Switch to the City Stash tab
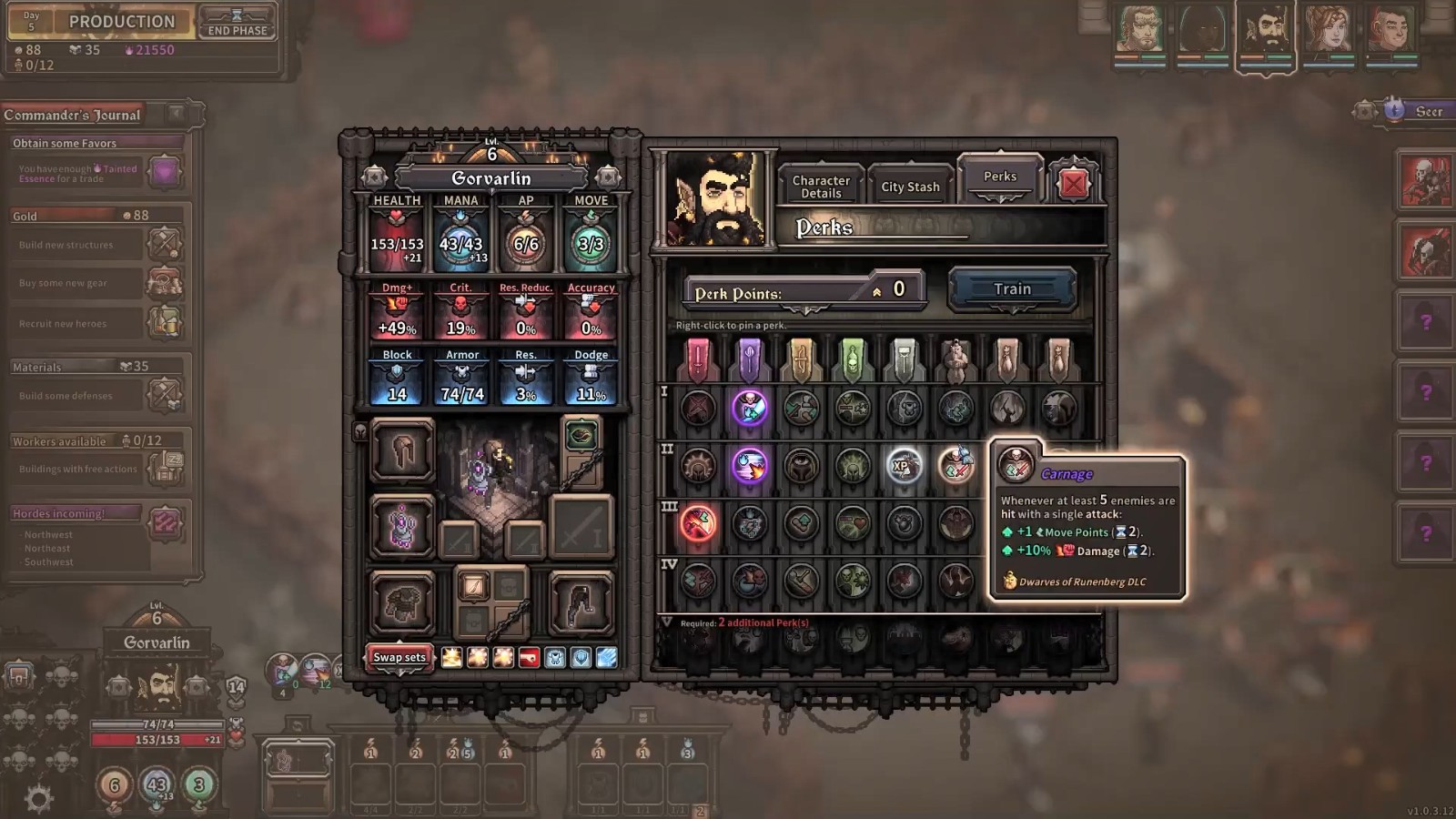The image size is (1456, 819). [910, 187]
